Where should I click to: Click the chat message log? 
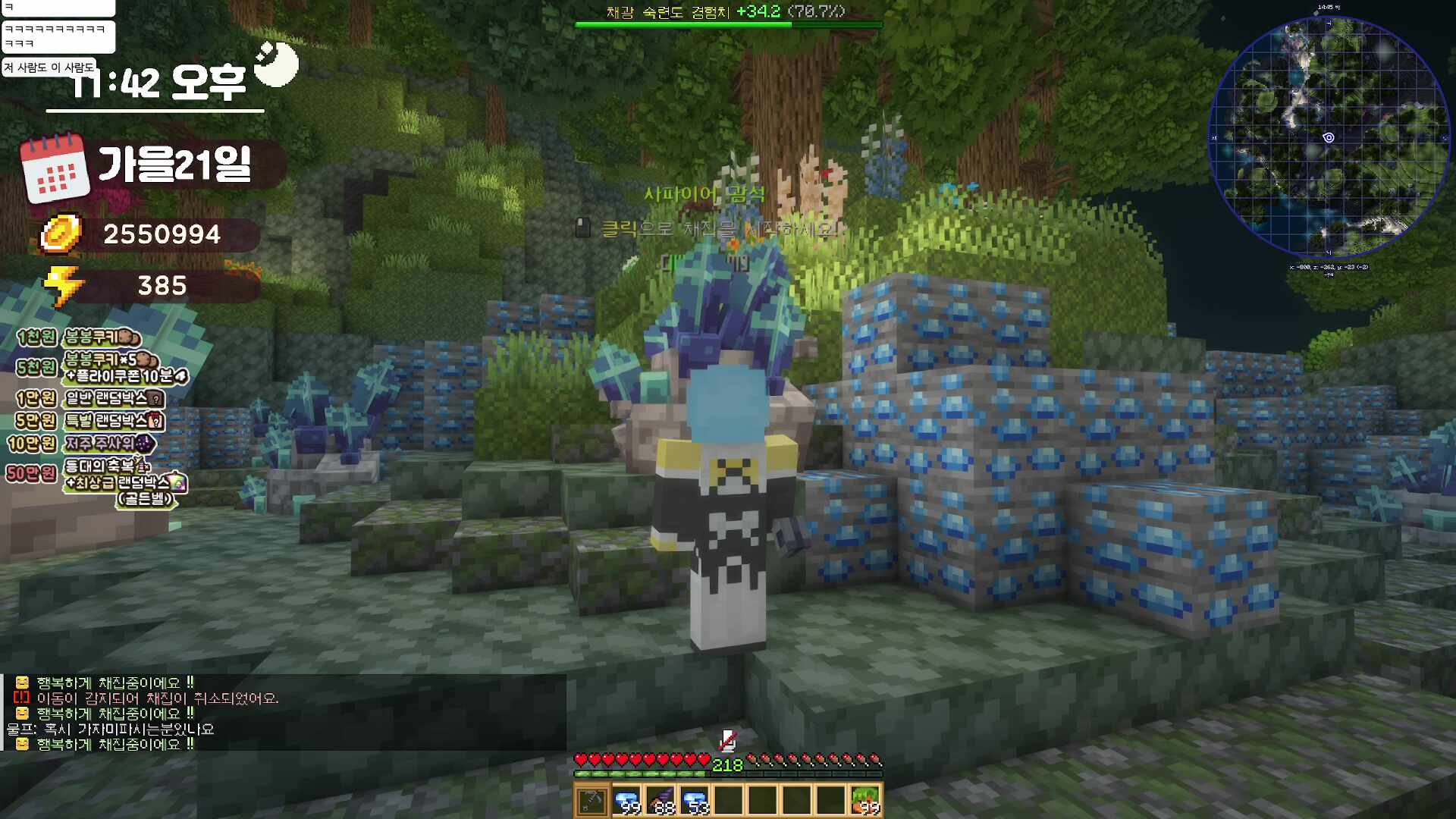click(284, 713)
